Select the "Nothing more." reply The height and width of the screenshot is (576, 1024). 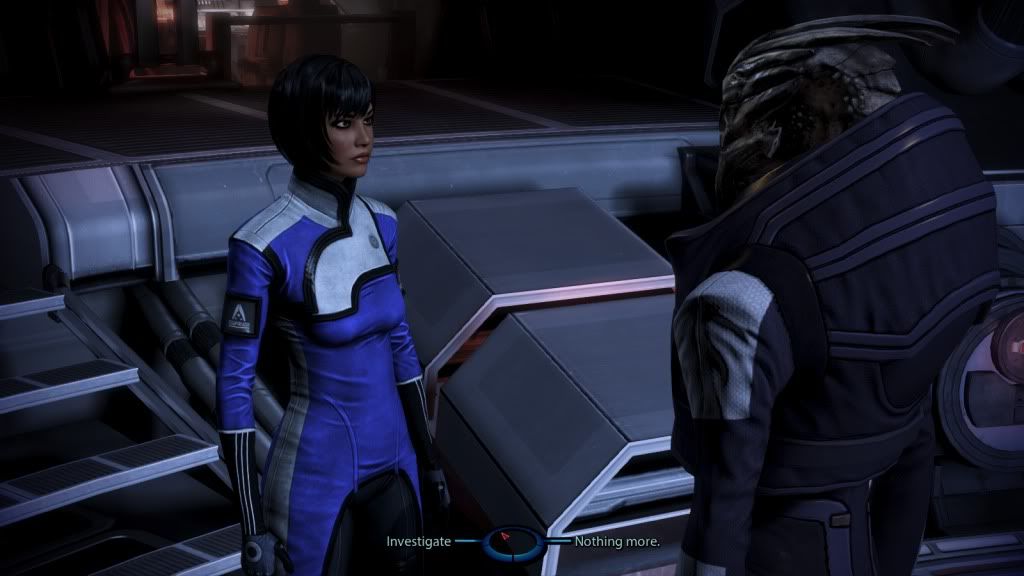617,541
